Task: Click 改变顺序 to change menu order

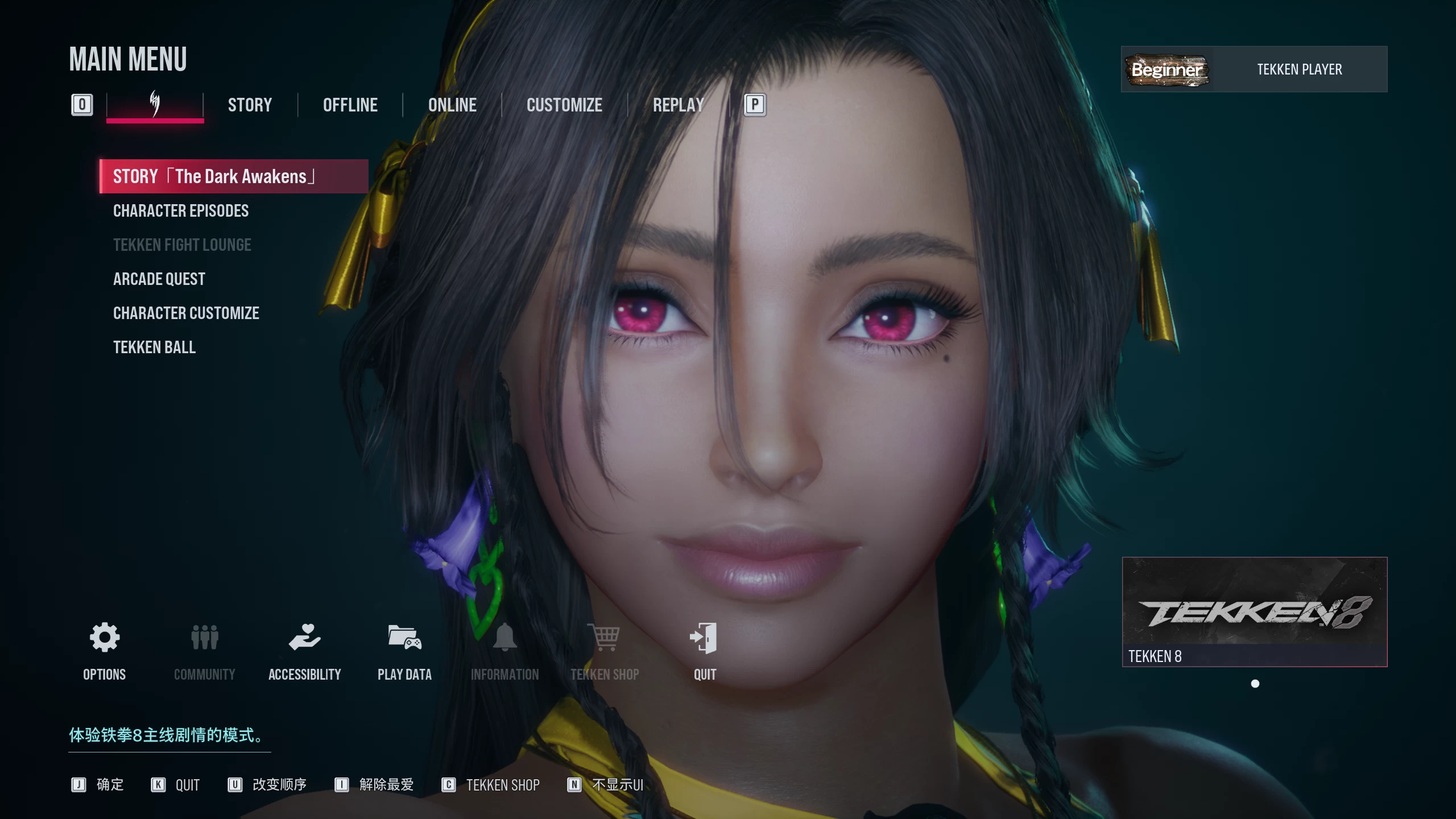Action: click(278, 785)
